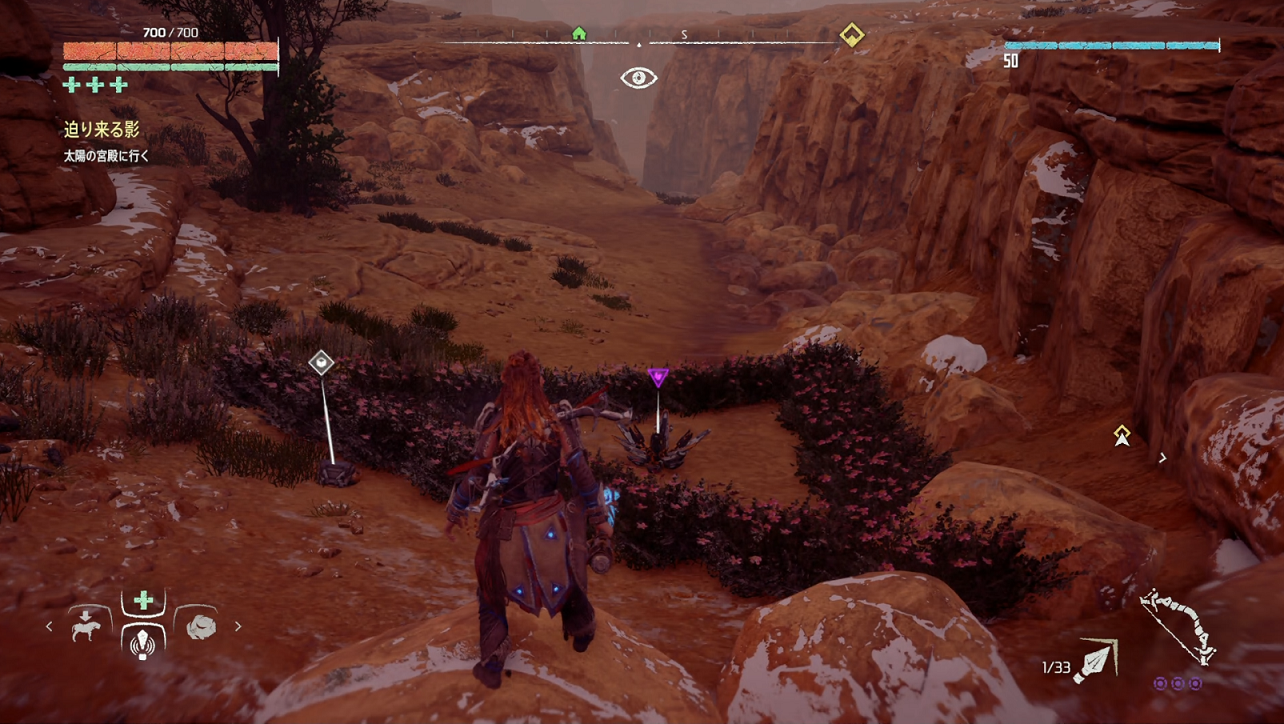
Task: Click the white diamond resource marker
Action: 321,362
